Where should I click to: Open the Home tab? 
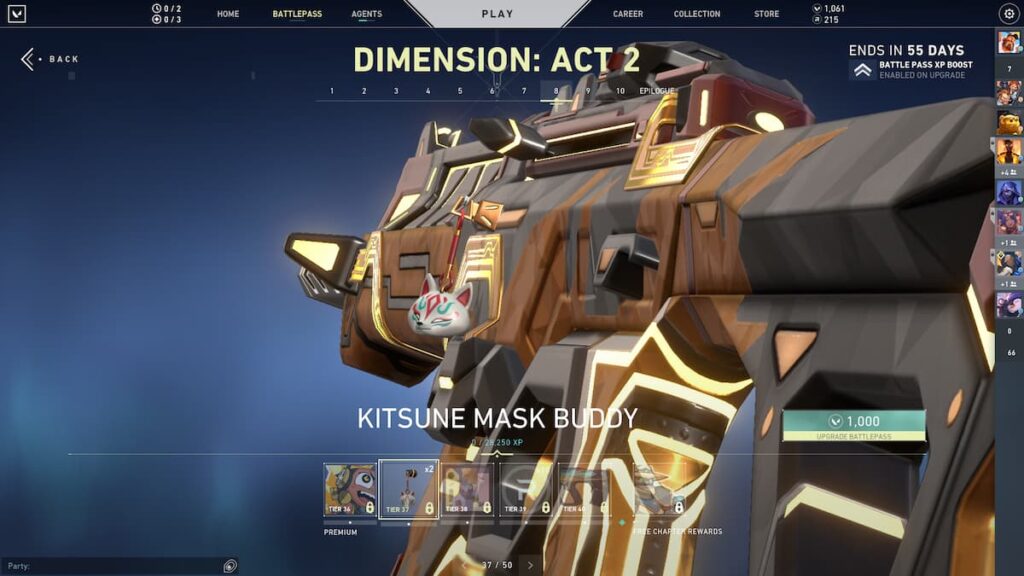click(x=228, y=14)
